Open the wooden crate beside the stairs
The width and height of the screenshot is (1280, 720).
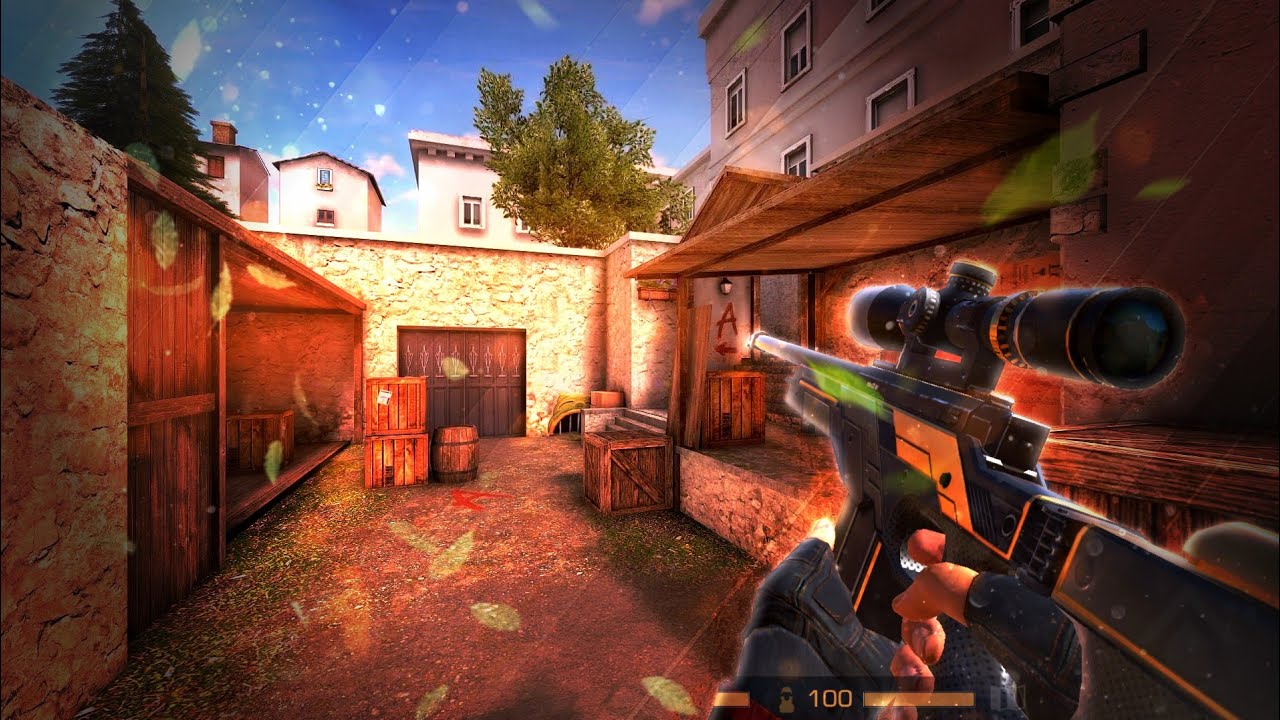(630, 470)
